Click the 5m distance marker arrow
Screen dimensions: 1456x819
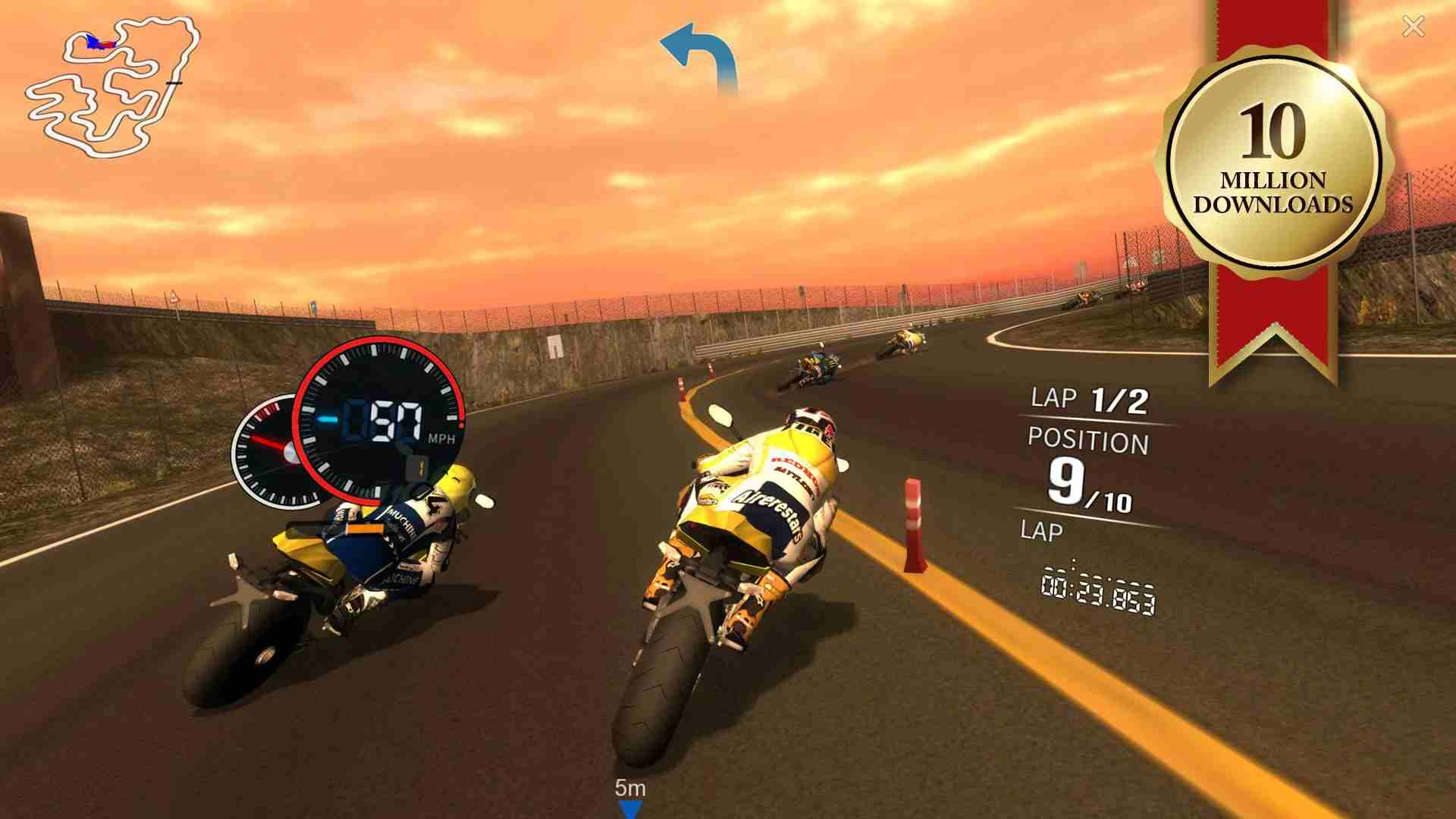[x=629, y=792]
